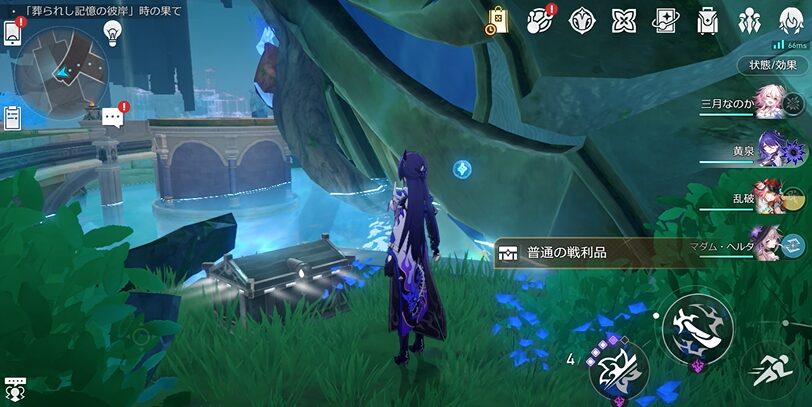Viewport: 812px width, 407px height.
Task: Open the round compass emblem icon
Action: coord(582,20)
